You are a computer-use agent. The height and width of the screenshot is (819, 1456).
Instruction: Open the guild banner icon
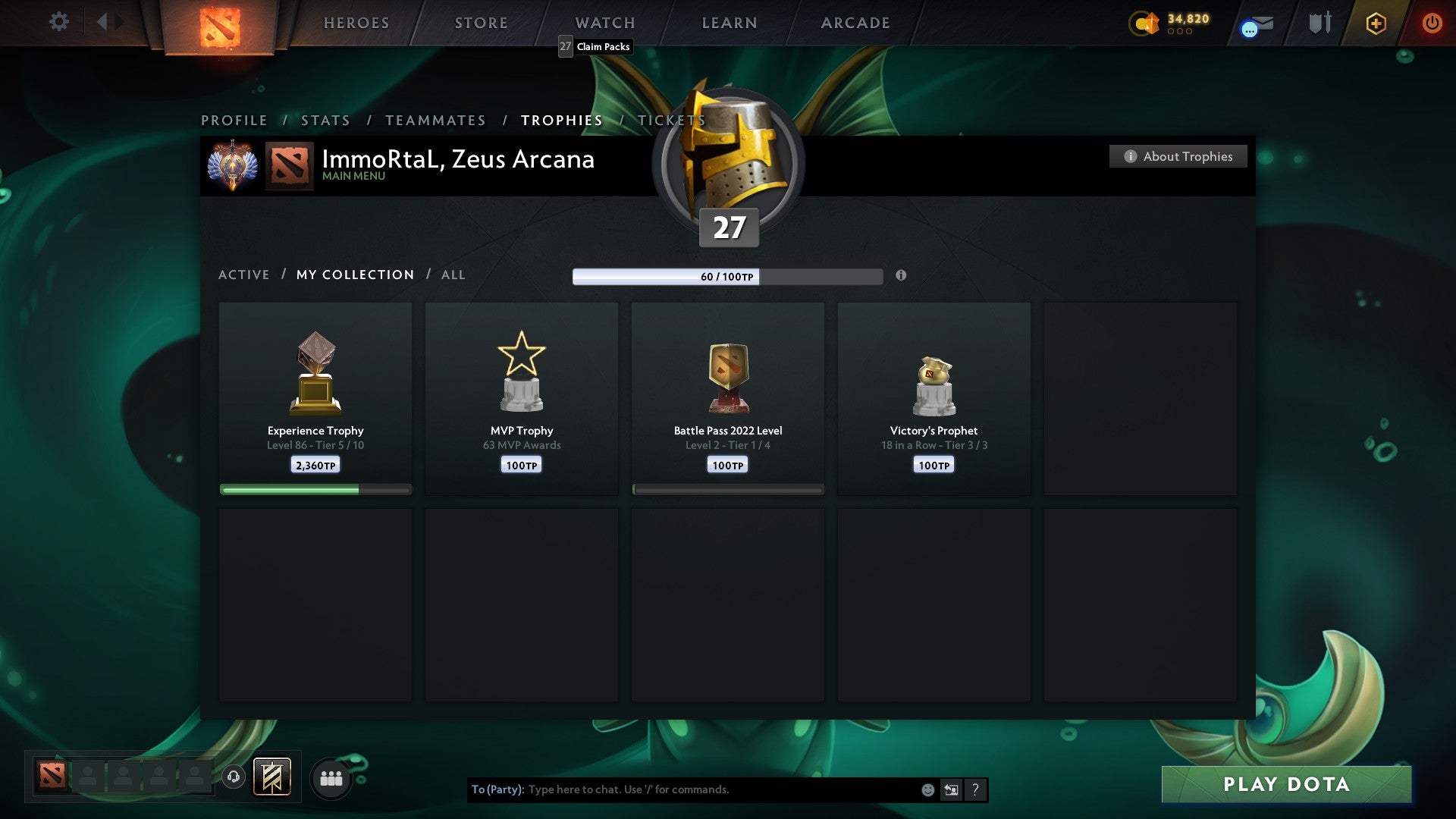(x=271, y=777)
